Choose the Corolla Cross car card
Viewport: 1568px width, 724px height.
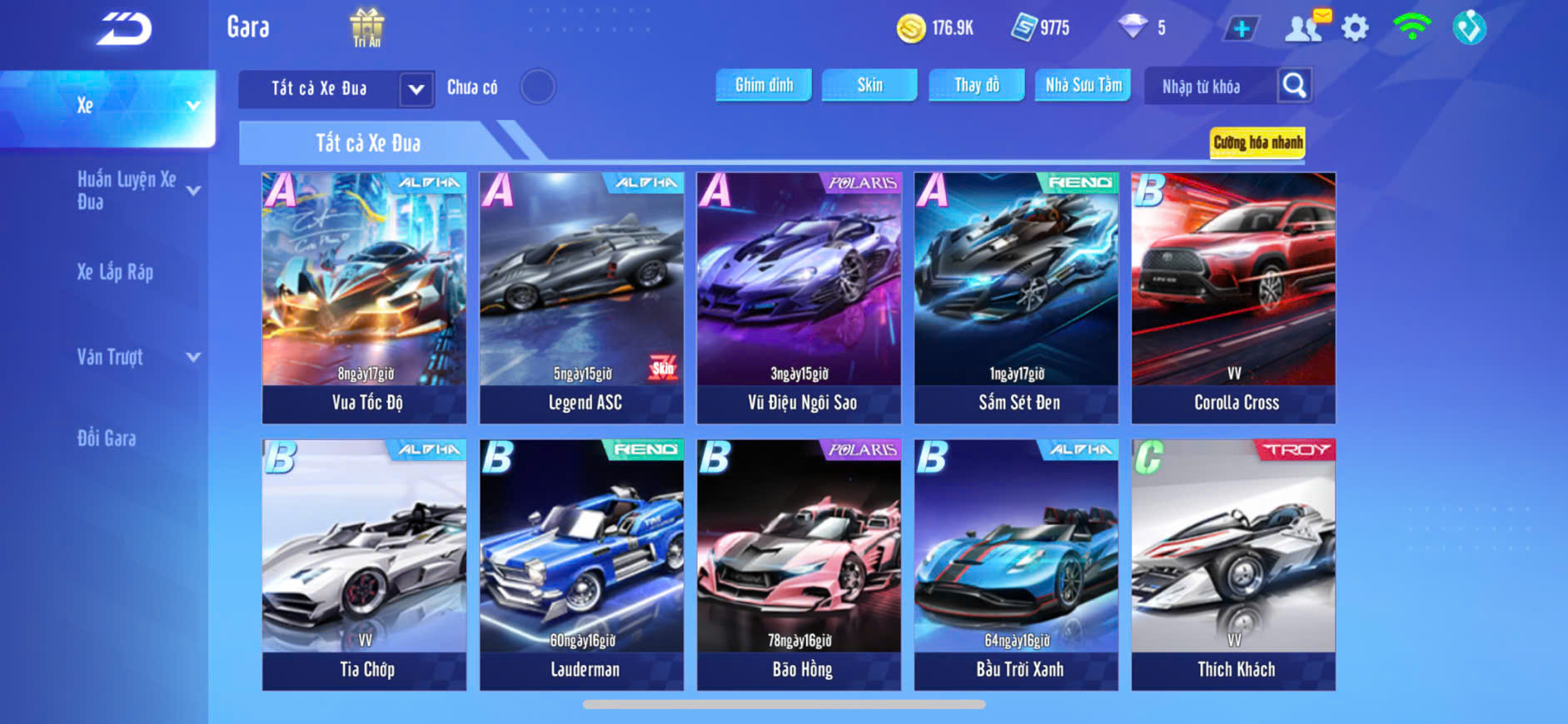click(x=1233, y=297)
